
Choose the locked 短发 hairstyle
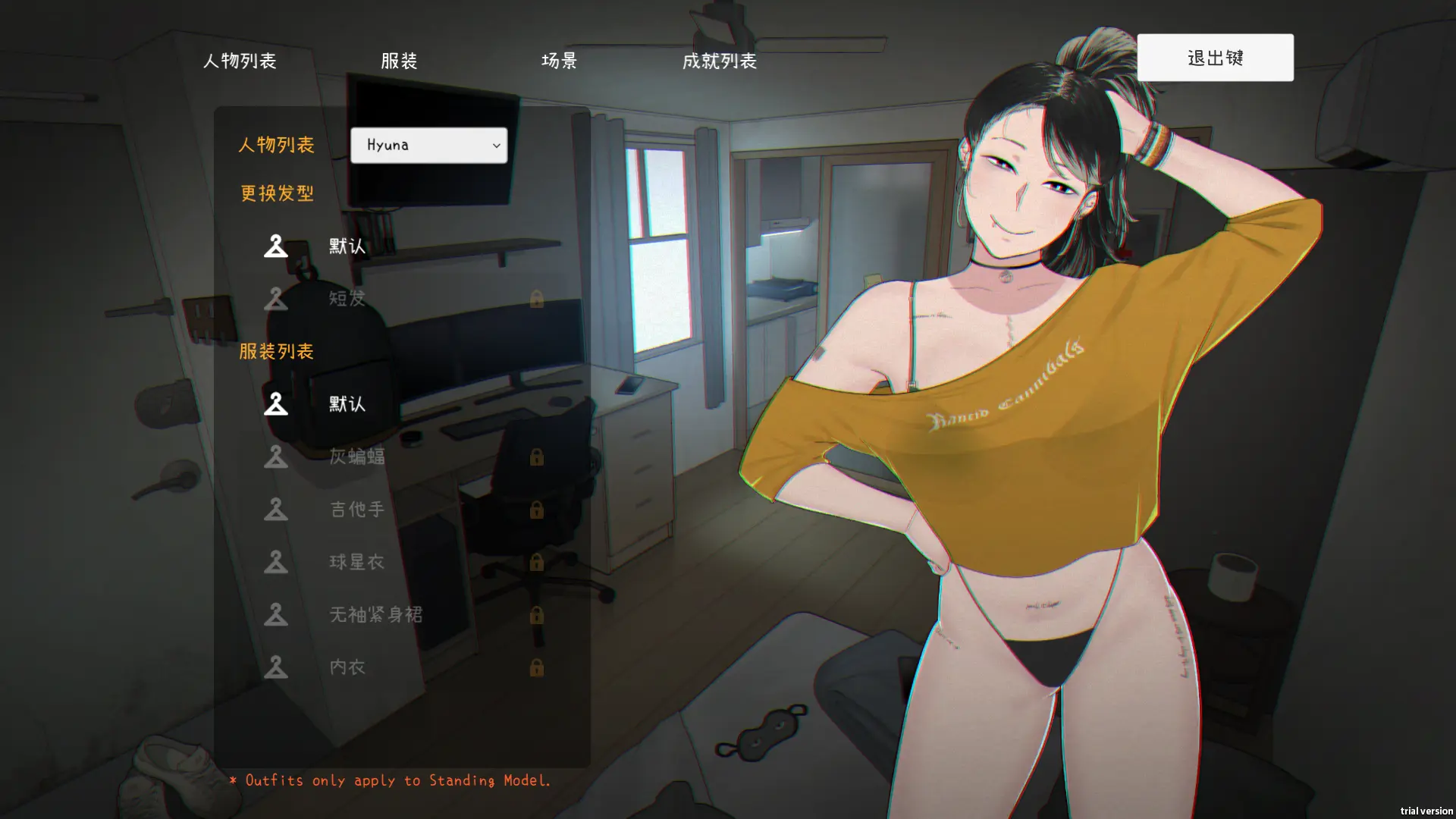(x=347, y=298)
